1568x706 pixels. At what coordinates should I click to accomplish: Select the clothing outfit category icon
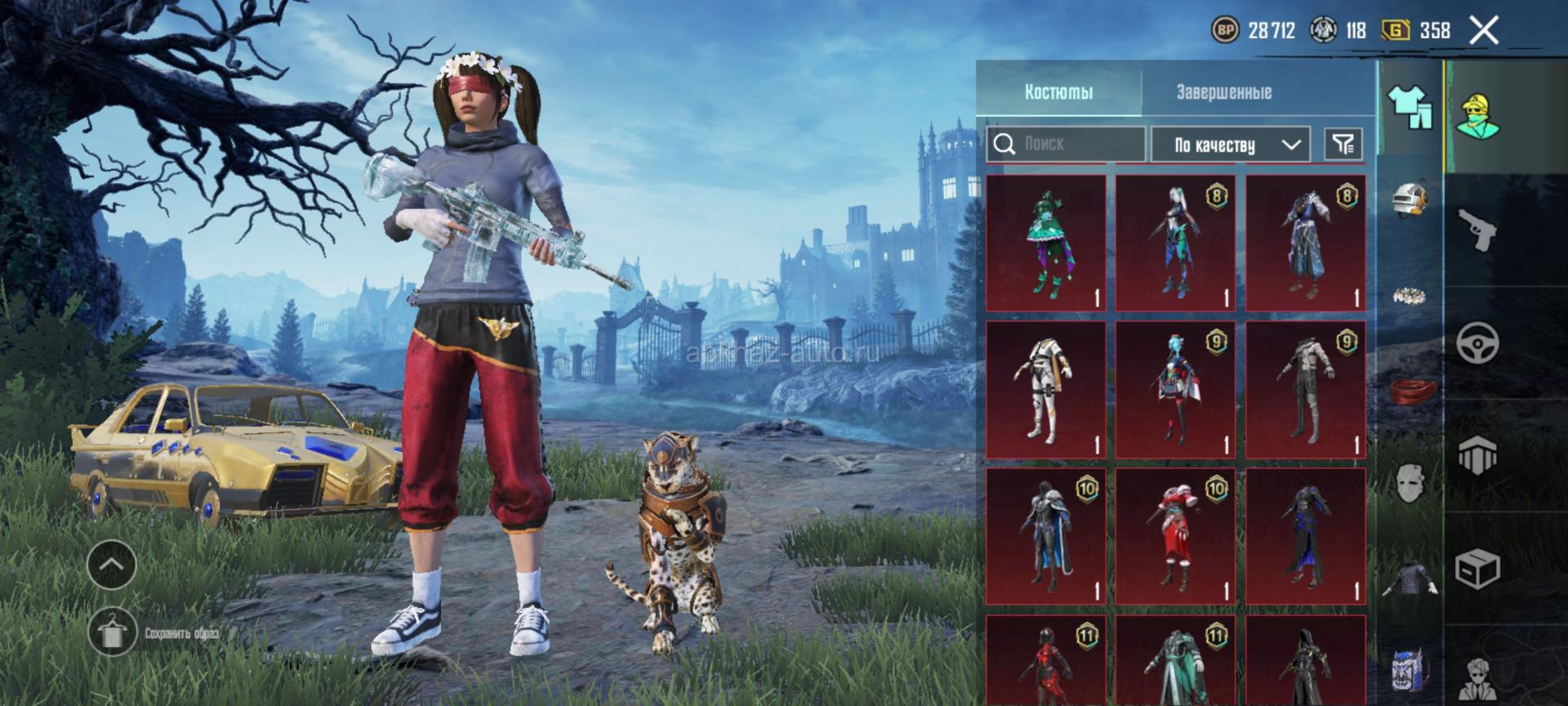point(1410,108)
